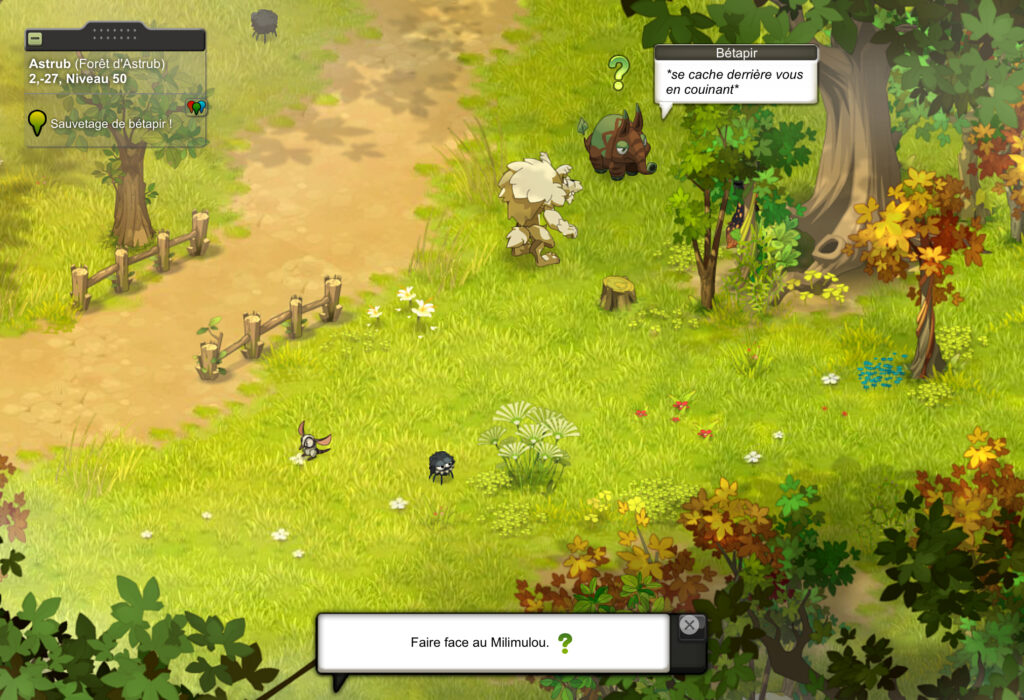Minimize the Astrub location panel
Image resolution: width=1024 pixels, height=700 pixels.
tap(35, 39)
